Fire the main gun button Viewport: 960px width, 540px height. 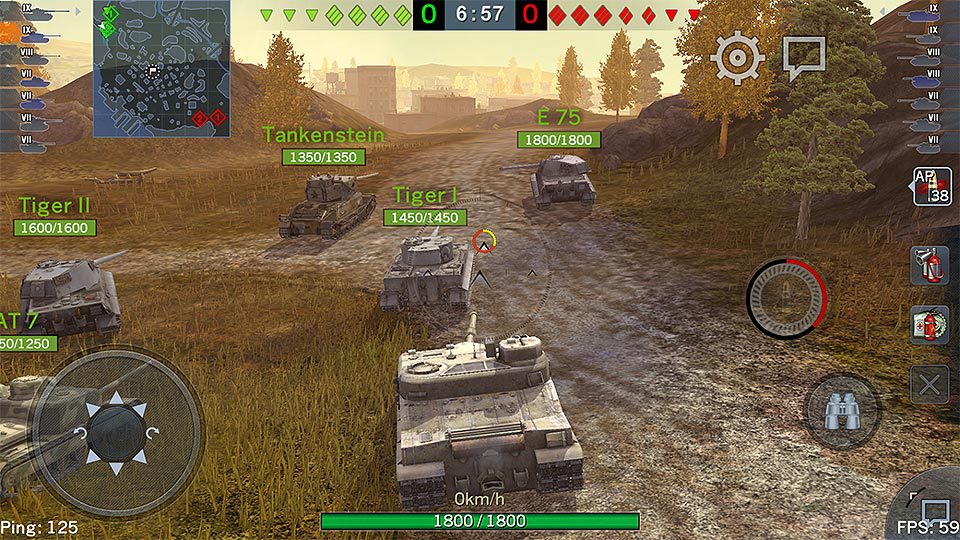coord(787,298)
